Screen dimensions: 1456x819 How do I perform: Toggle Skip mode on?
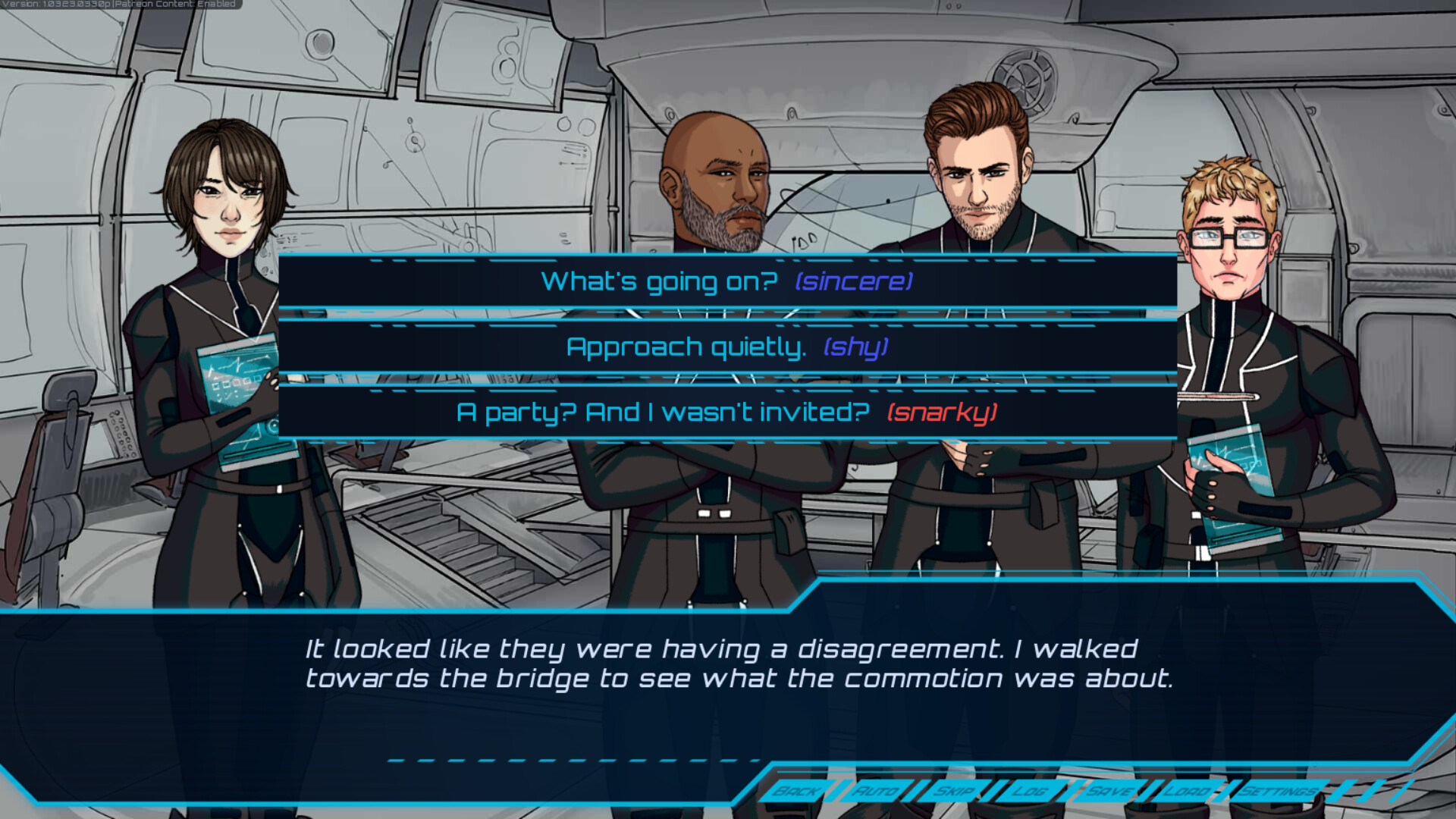[953, 792]
